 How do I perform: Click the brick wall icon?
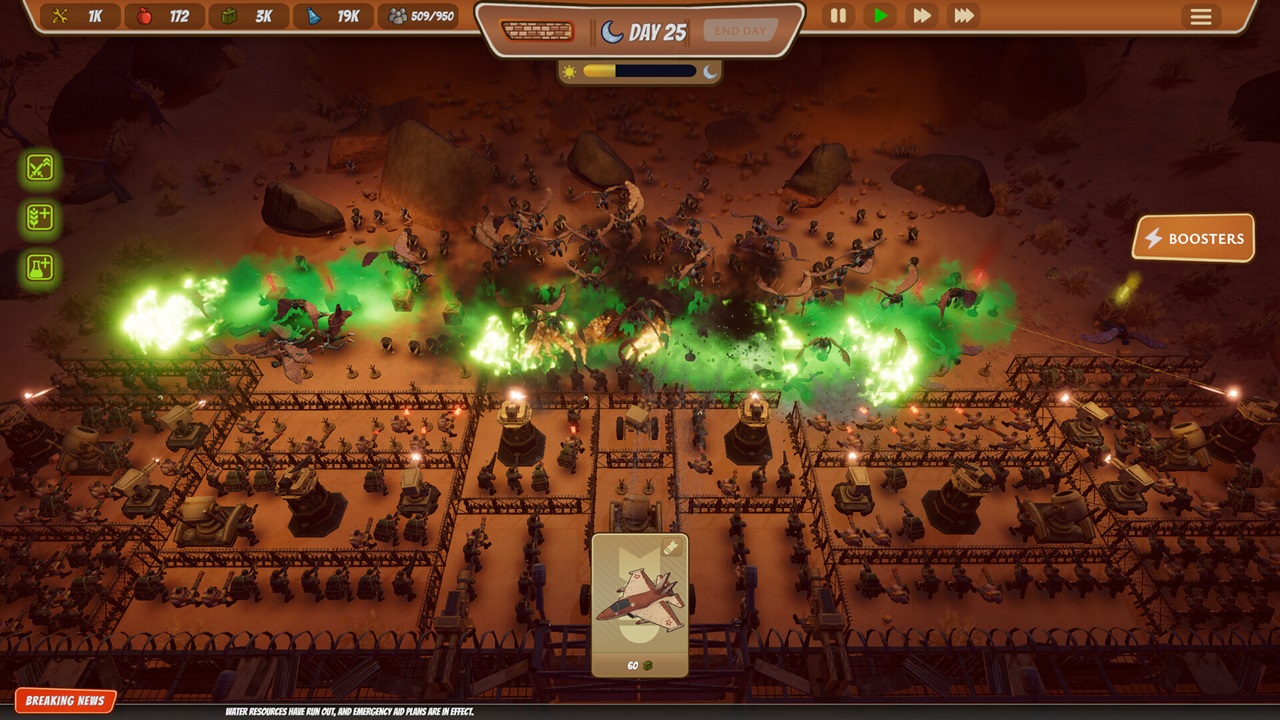(537, 31)
